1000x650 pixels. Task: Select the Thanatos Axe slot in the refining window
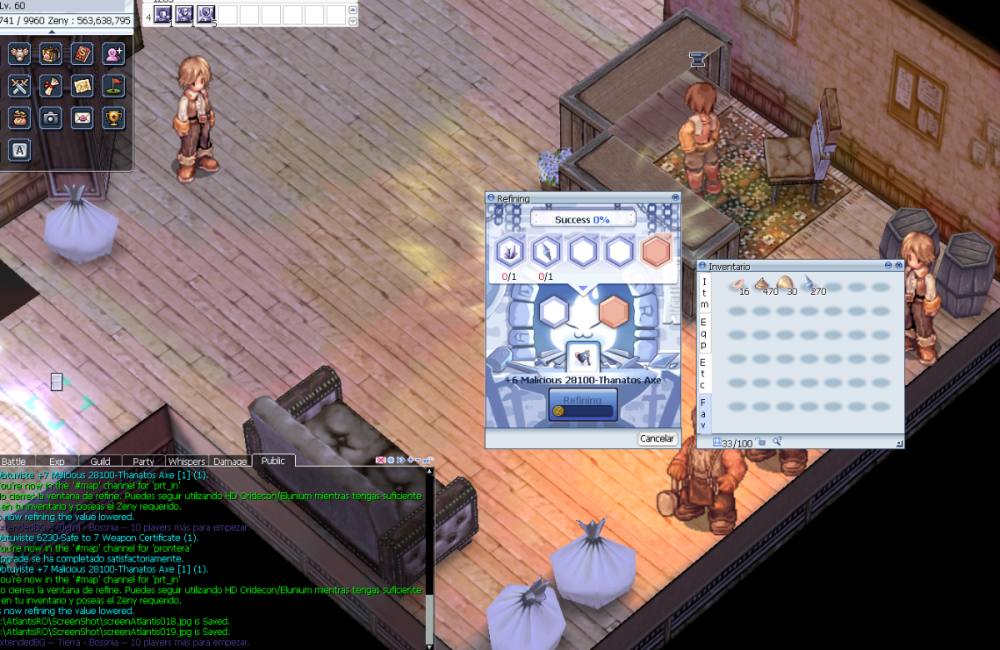582,355
